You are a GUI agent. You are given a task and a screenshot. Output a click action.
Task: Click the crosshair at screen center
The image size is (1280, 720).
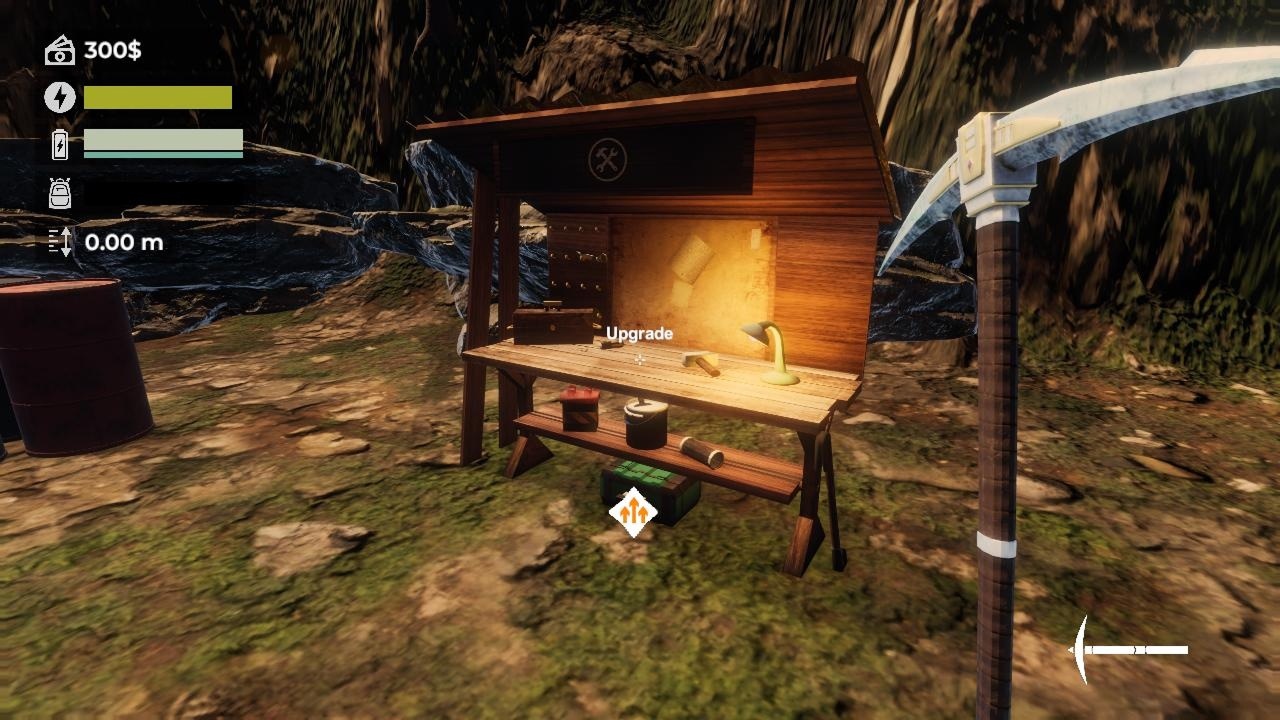640,360
